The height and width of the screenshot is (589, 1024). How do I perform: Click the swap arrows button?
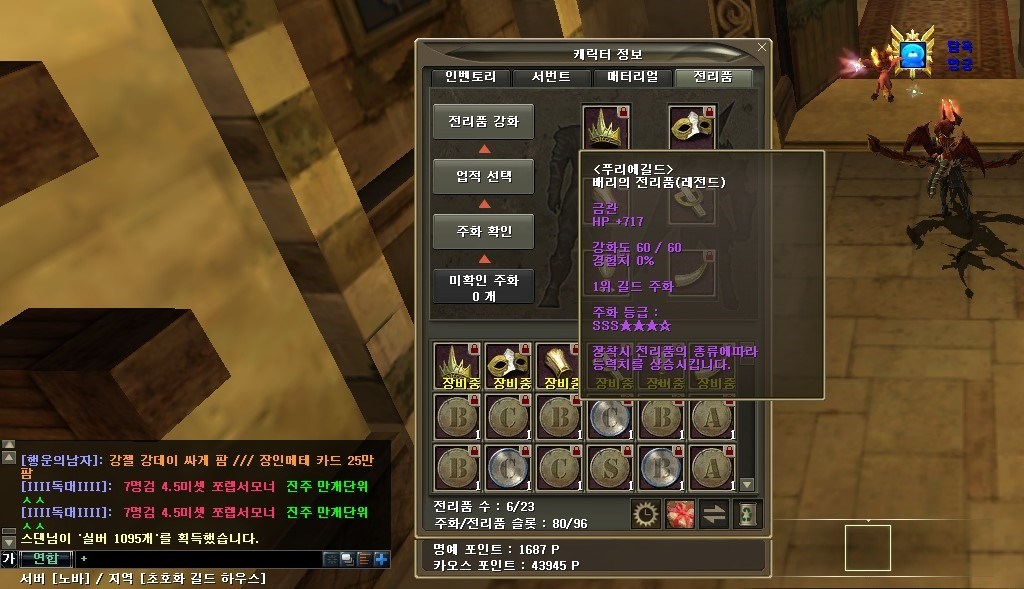pyautogui.click(x=714, y=513)
